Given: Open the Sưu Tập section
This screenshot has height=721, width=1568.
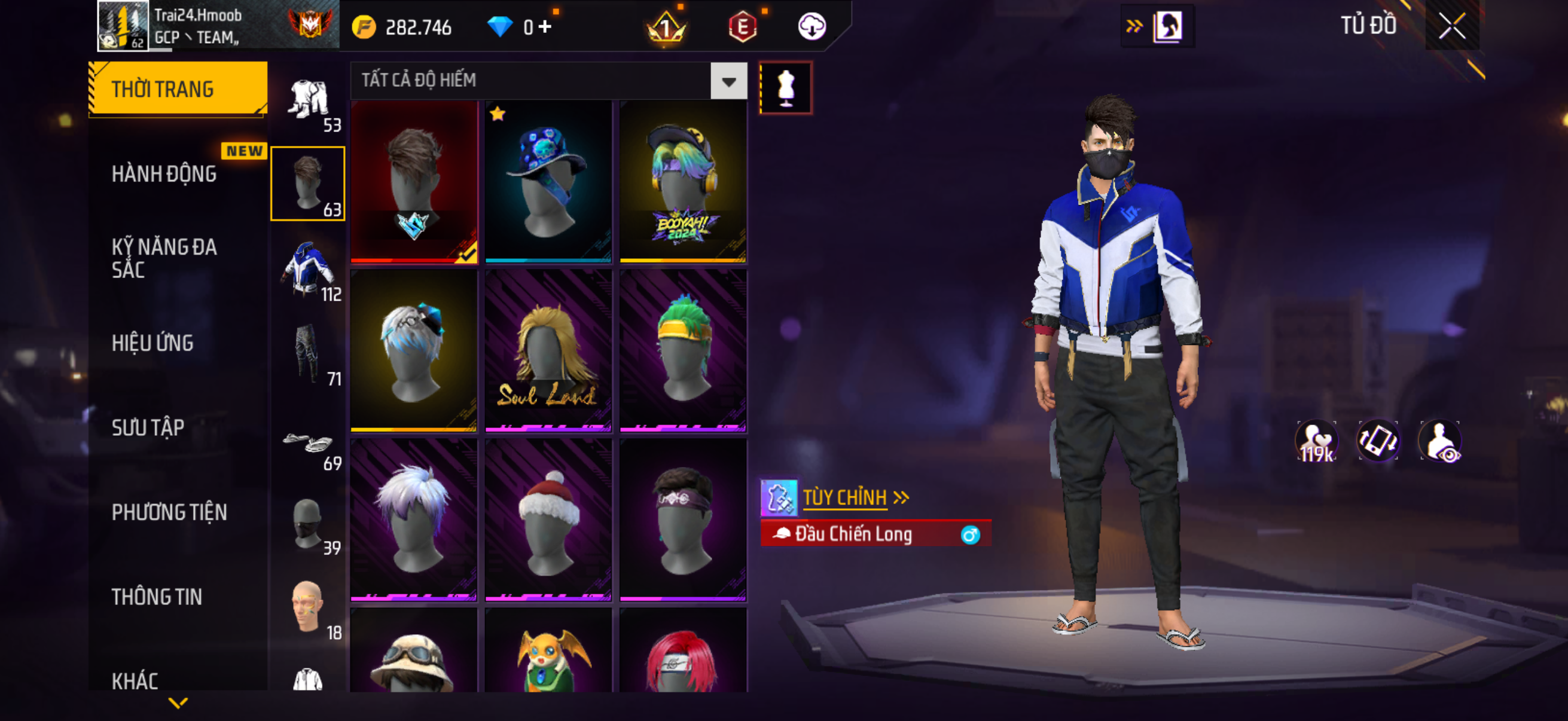Looking at the screenshot, I should (x=148, y=427).
